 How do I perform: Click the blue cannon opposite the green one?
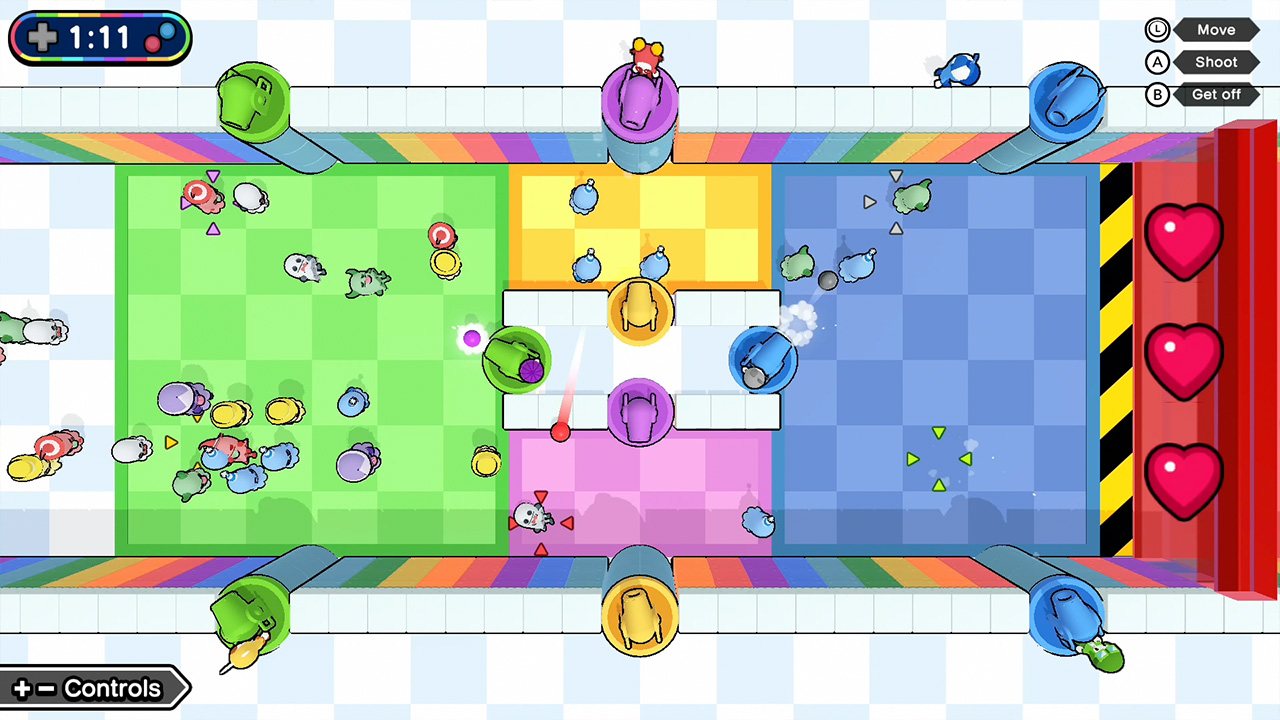[765, 360]
